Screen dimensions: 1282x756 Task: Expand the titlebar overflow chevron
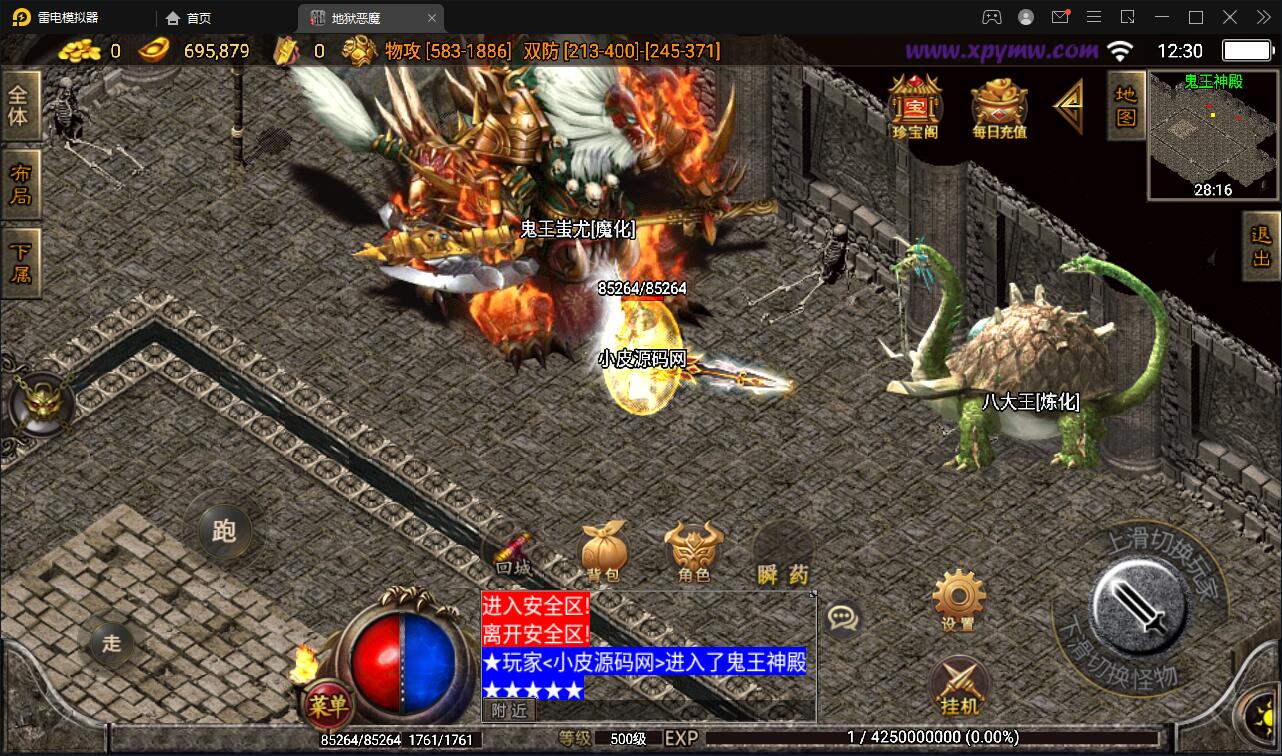click(1262, 17)
